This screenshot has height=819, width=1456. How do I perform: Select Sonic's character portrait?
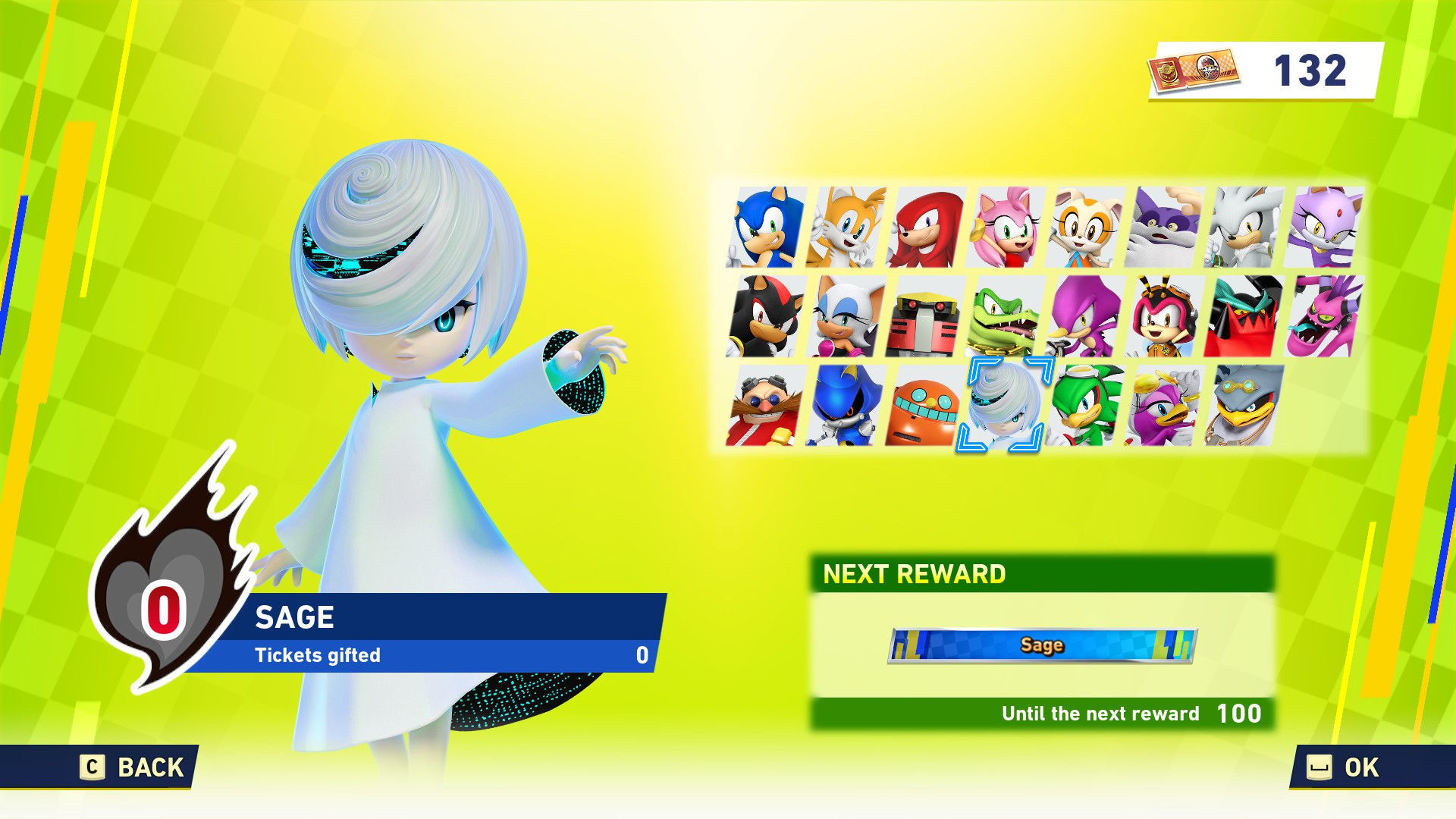point(766,227)
